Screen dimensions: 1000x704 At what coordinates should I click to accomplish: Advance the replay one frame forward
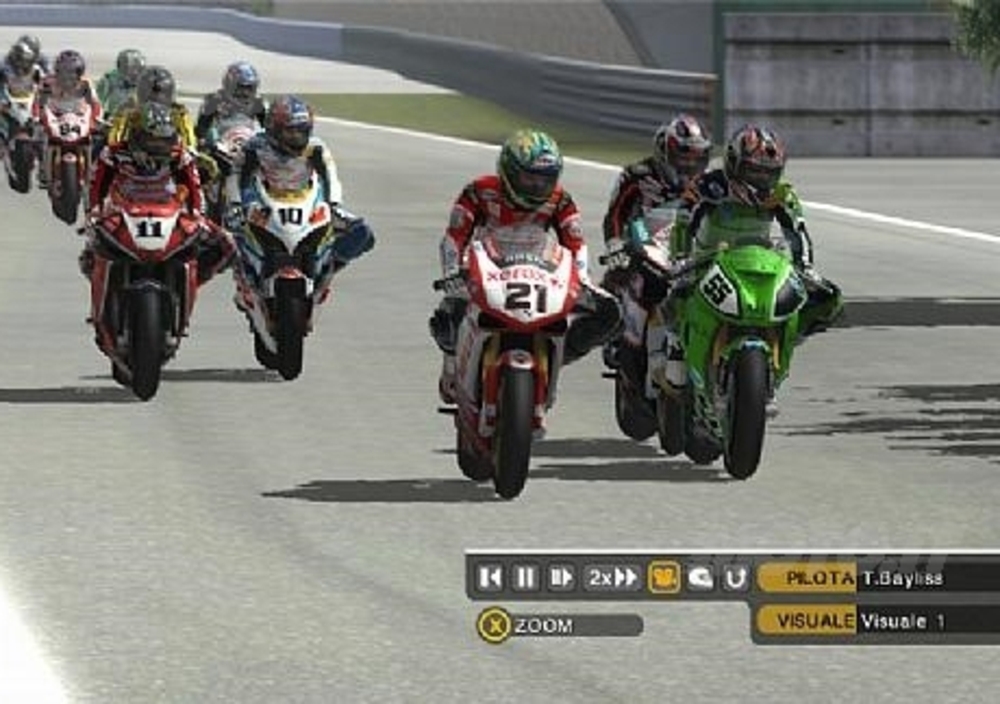pyautogui.click(x=561, y=577)
